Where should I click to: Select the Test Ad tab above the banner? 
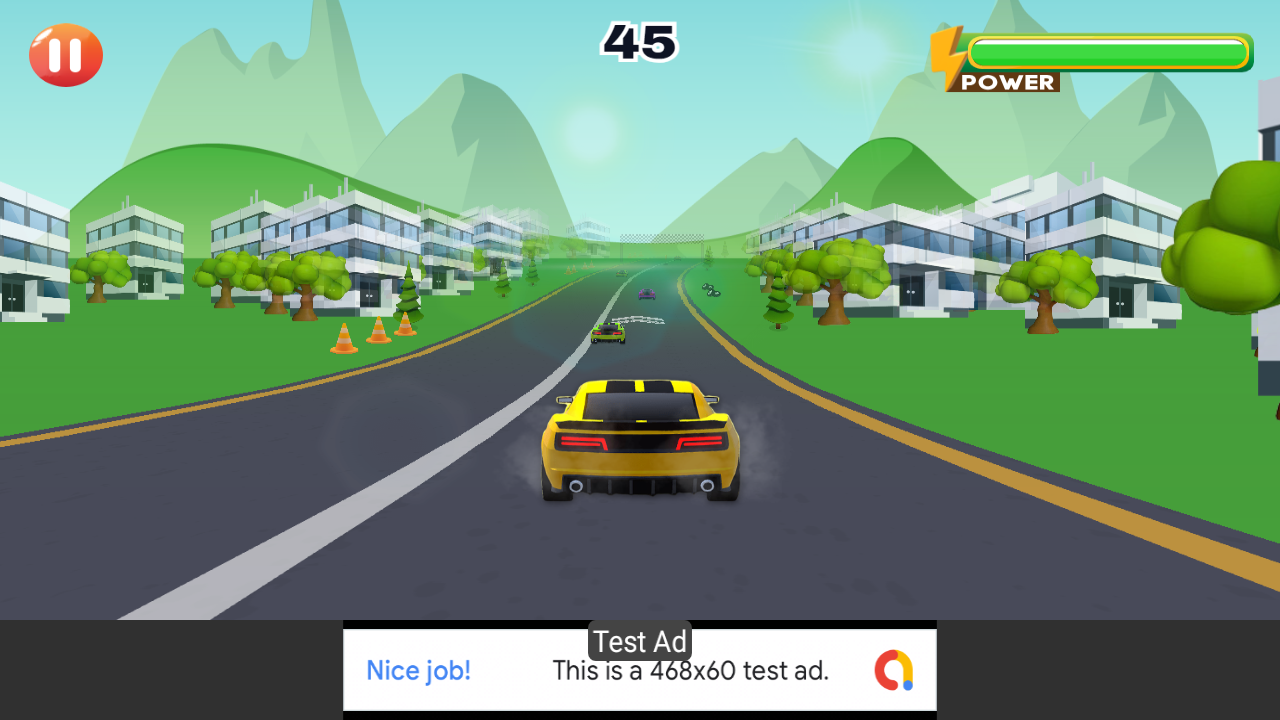point(639,641)
